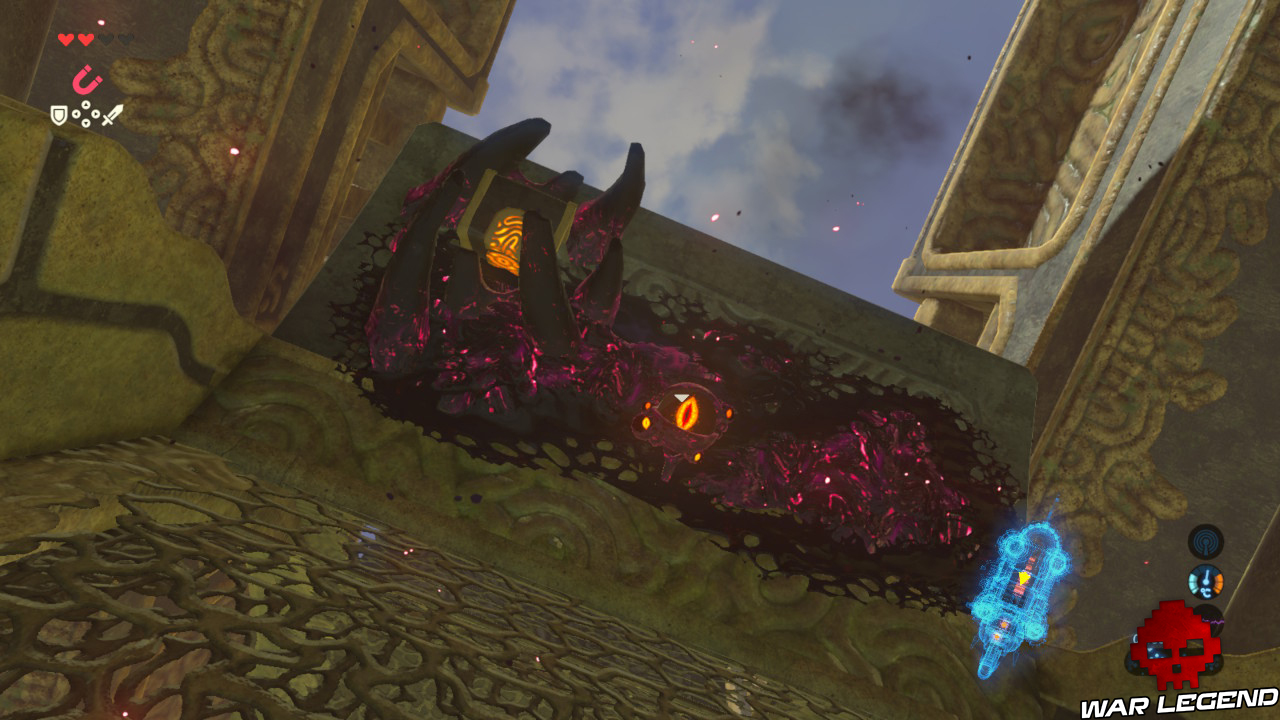Click the sword equipment icon
Screen dimensions: 1280x720
[x=113, y=114]
